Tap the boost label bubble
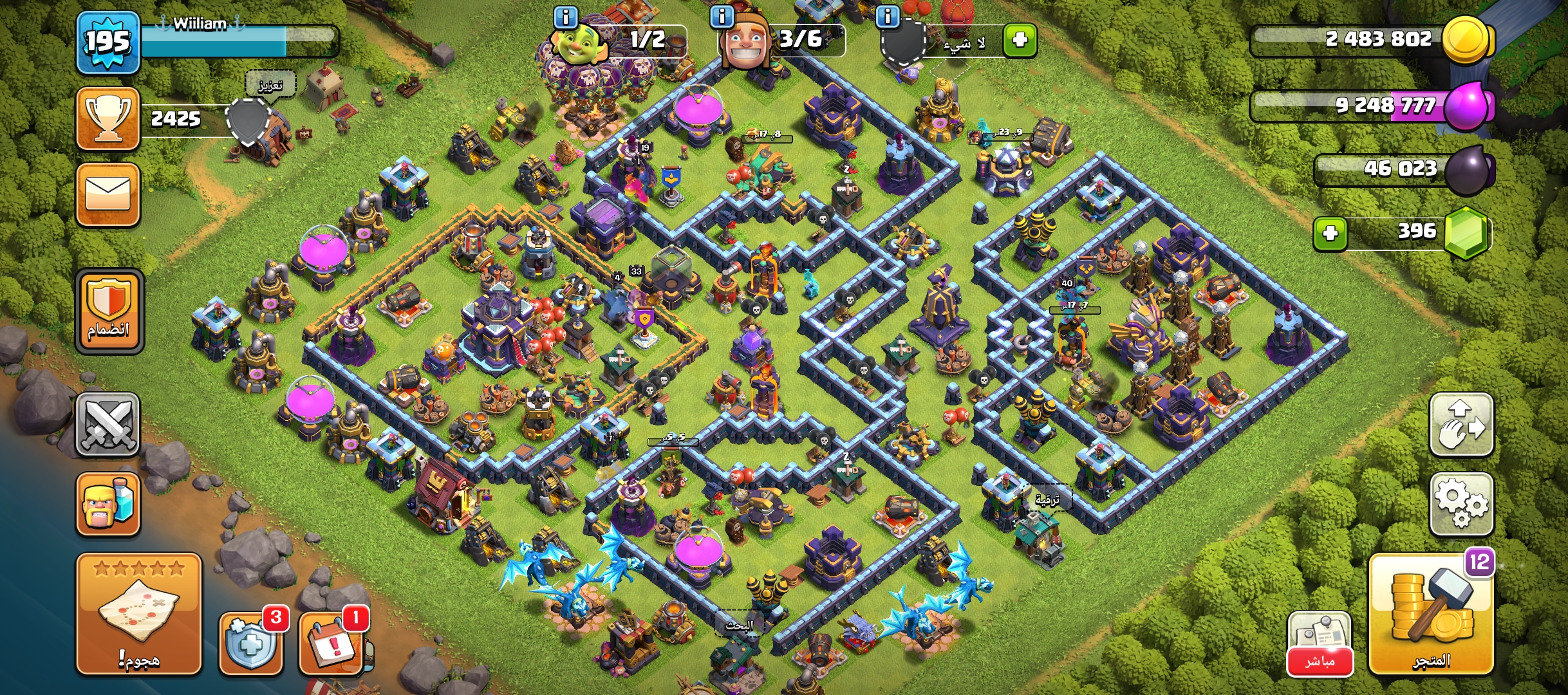The width and height of the screenshot is (1568, 695). click(270, 84)
